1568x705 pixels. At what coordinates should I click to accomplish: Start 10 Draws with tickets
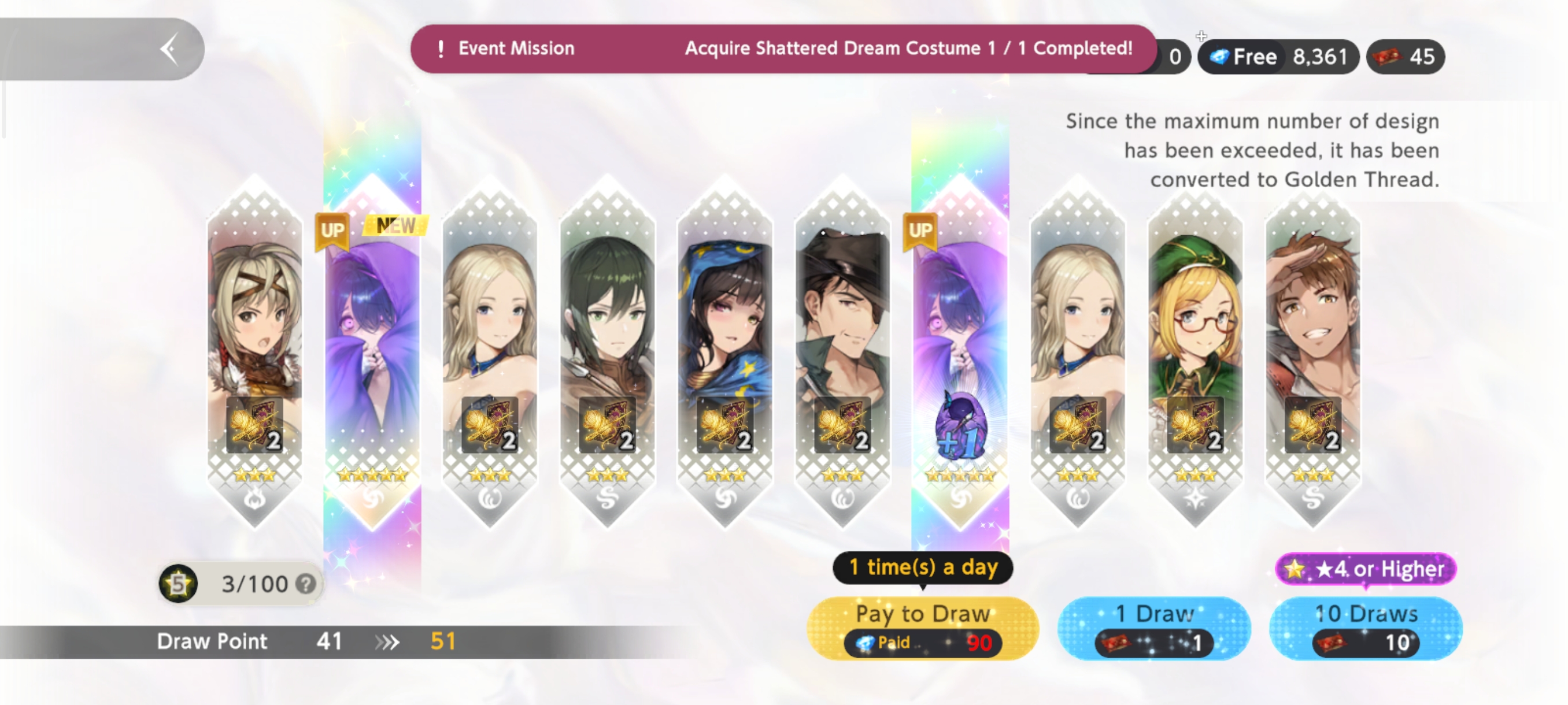pos(1365,628)
